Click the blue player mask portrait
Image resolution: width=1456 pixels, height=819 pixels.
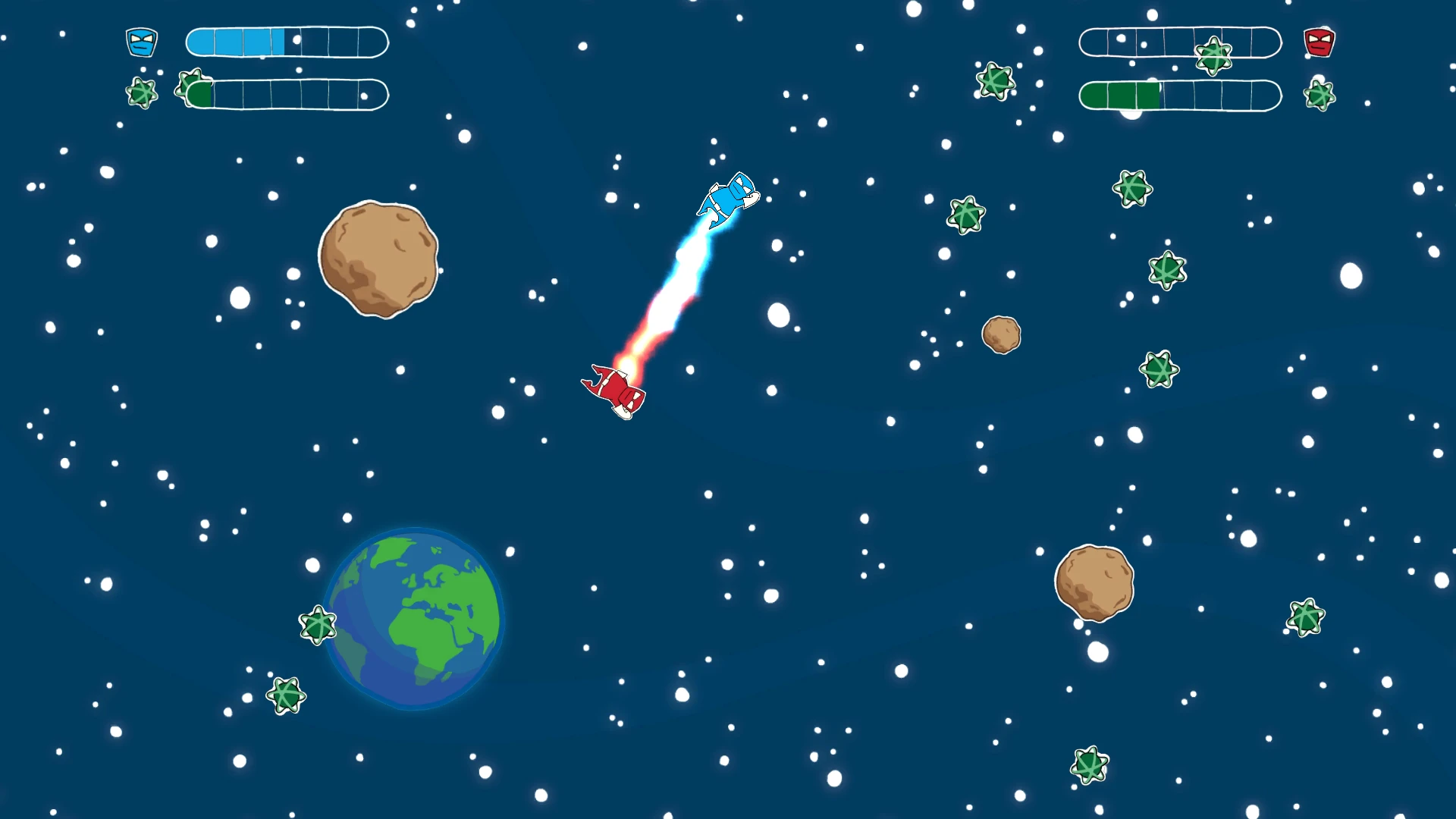142,42
